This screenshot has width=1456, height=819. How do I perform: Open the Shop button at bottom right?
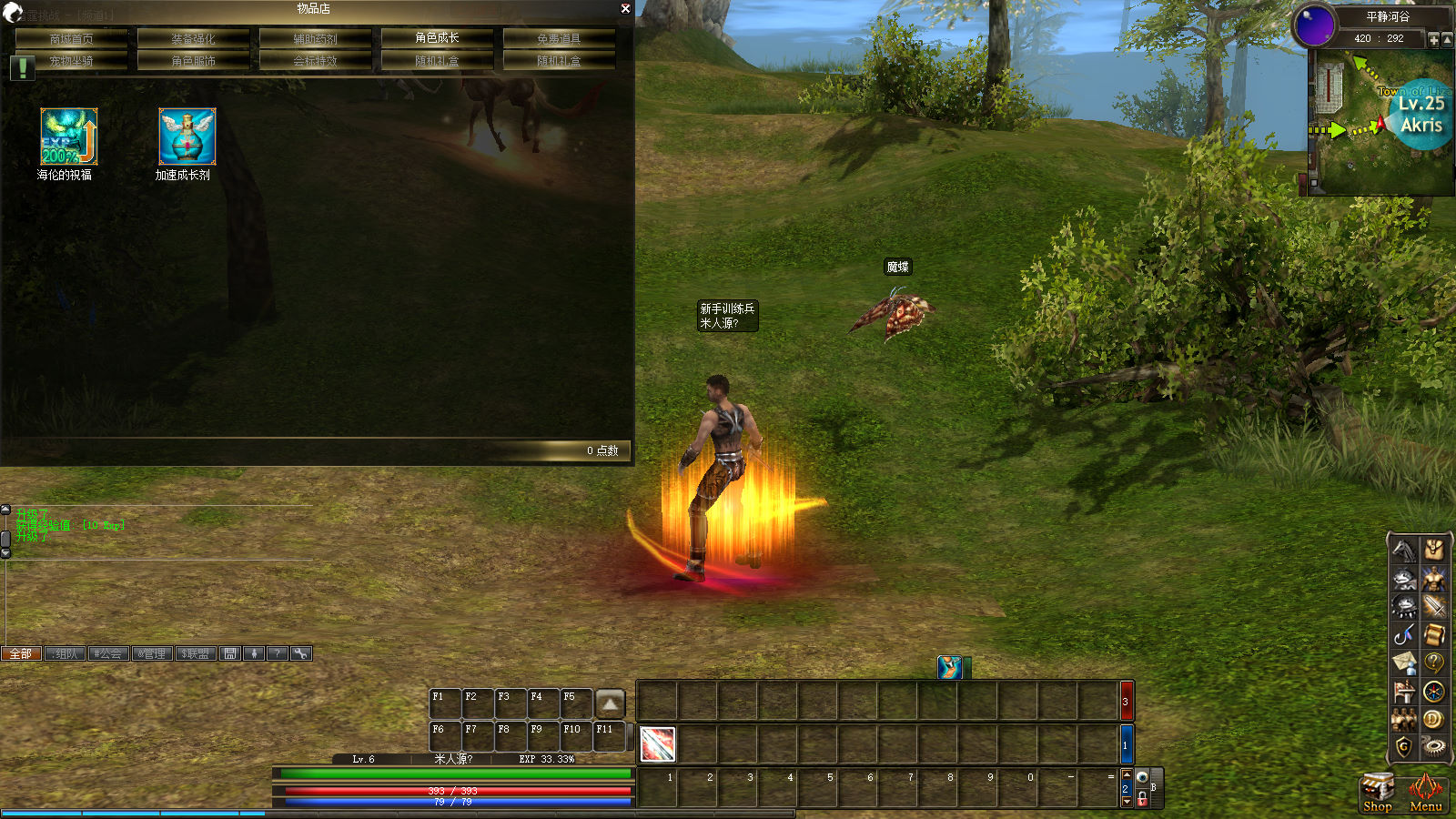click(x=1377, y=792)
